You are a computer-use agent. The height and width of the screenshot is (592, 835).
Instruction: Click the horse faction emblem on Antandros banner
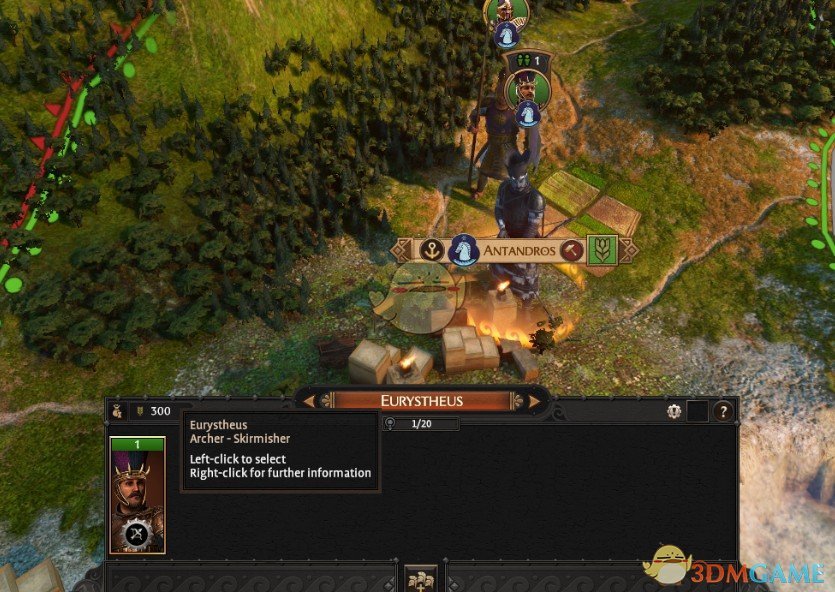coord(462,250)
